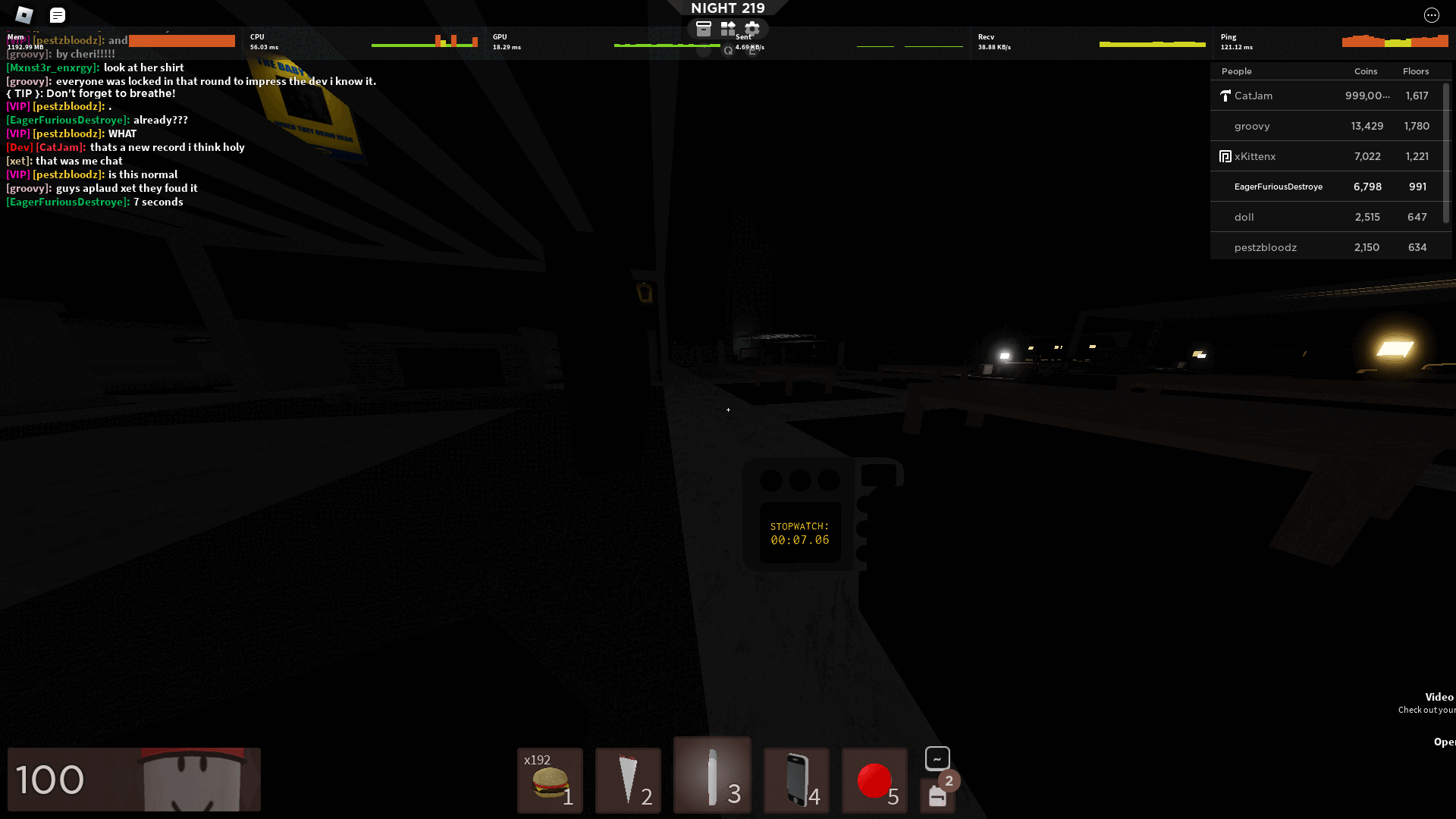
Task: Toggle groovy row in the People leaderboard
Action: (x=1328, y=126)
